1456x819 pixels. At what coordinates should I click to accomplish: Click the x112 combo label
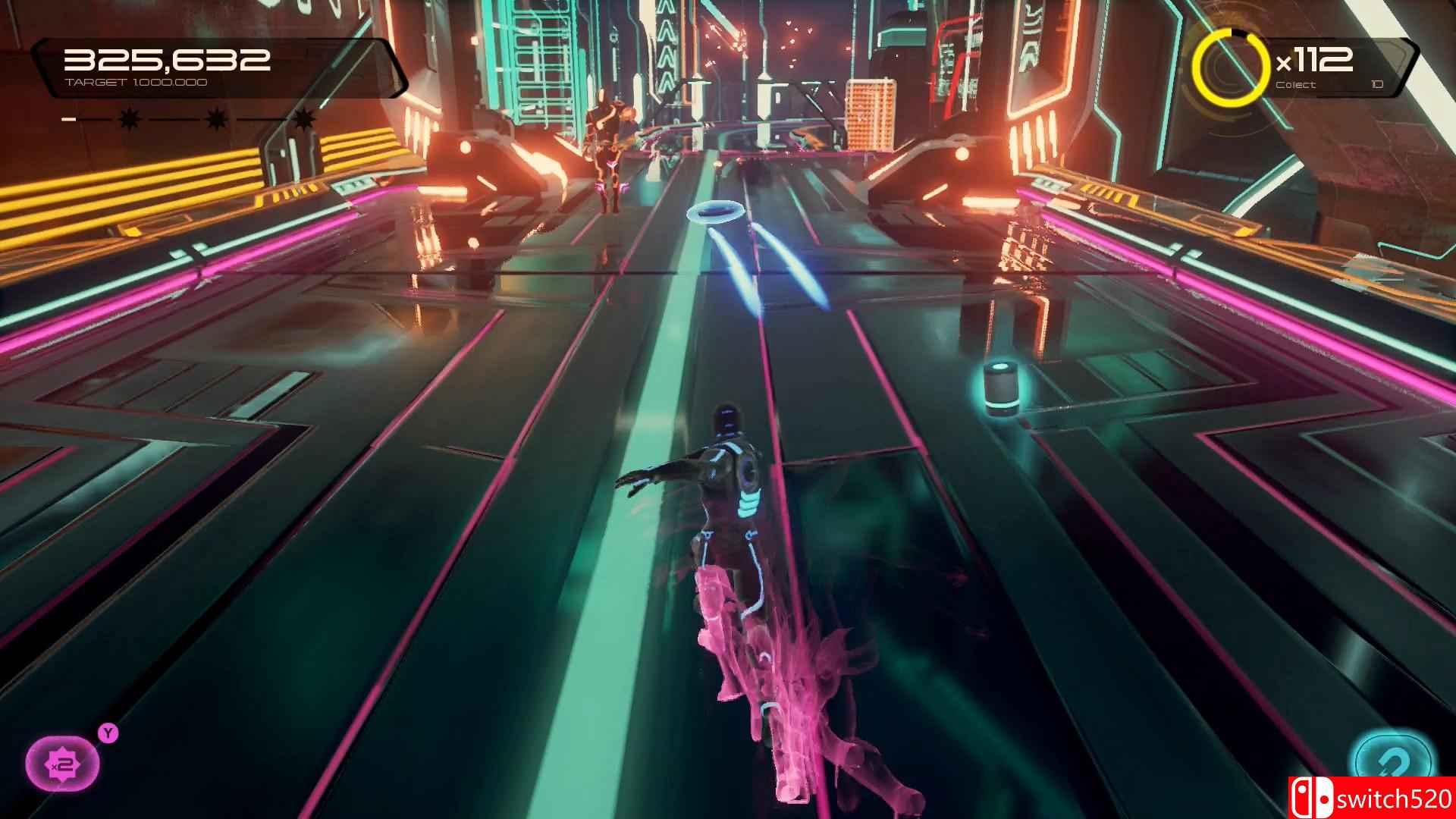tap(1314, 58)
